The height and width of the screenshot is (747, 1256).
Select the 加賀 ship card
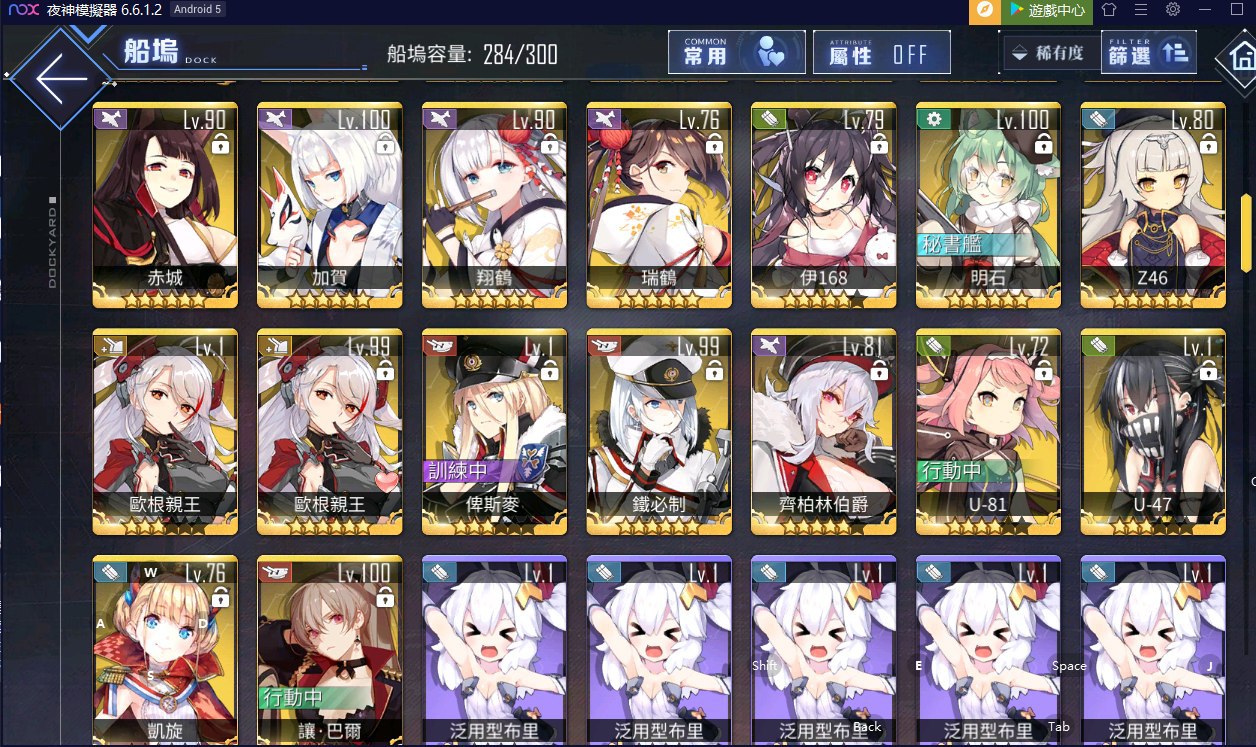[x=330, y=205]
